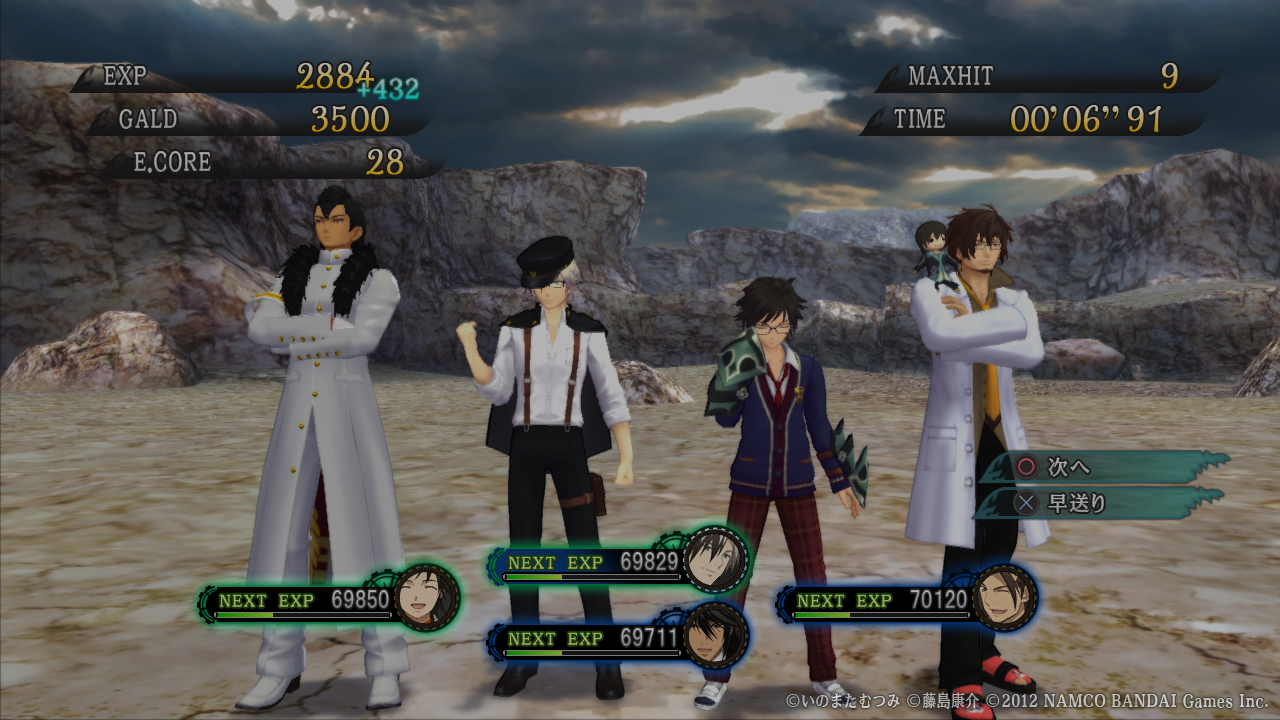Viewport: 1280px width, 720px height.
Task: Select the portrait beside NEXT EXP 69850
Action: (427, 598)
